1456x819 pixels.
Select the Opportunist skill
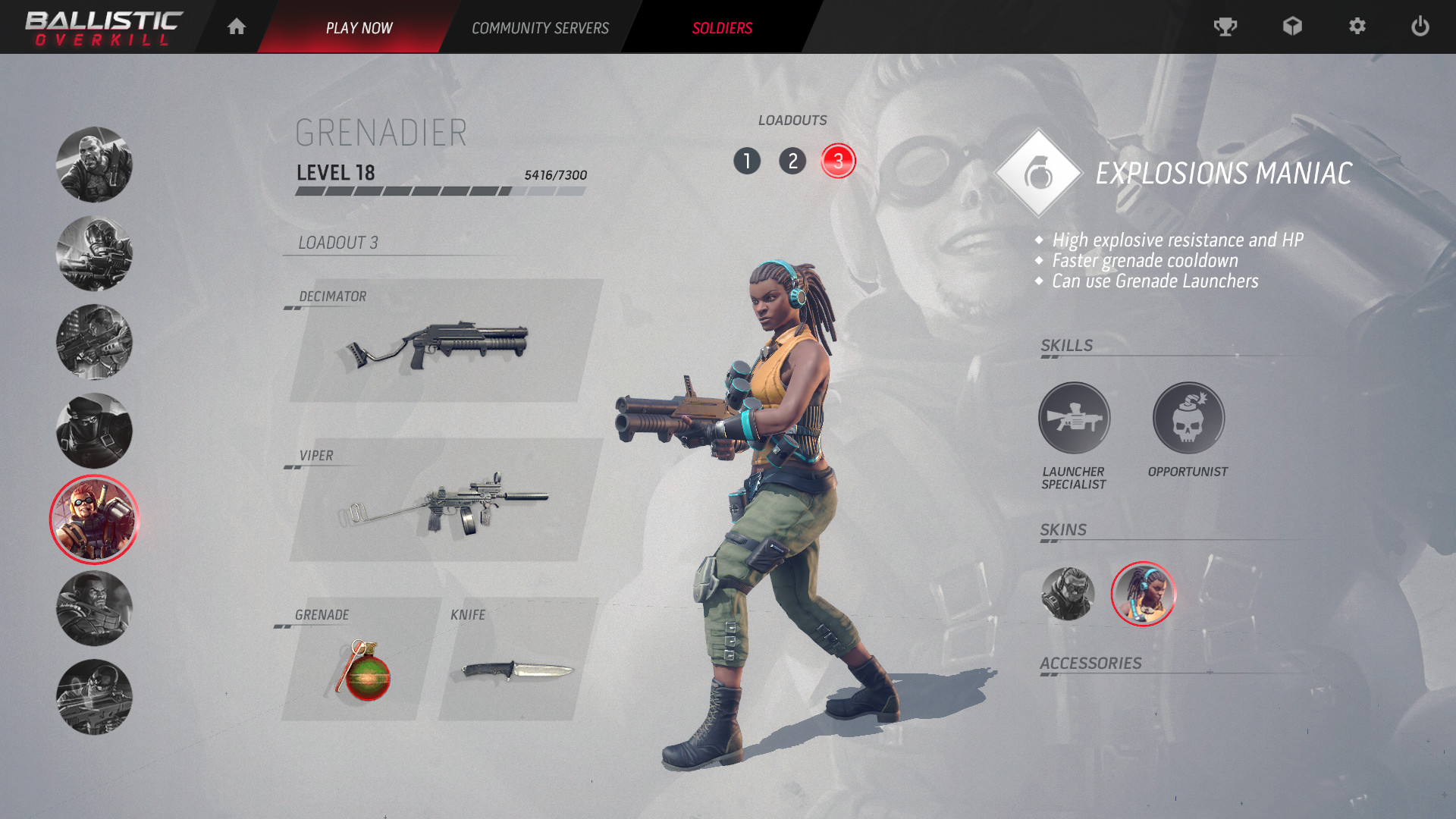tap(1188, 418)
